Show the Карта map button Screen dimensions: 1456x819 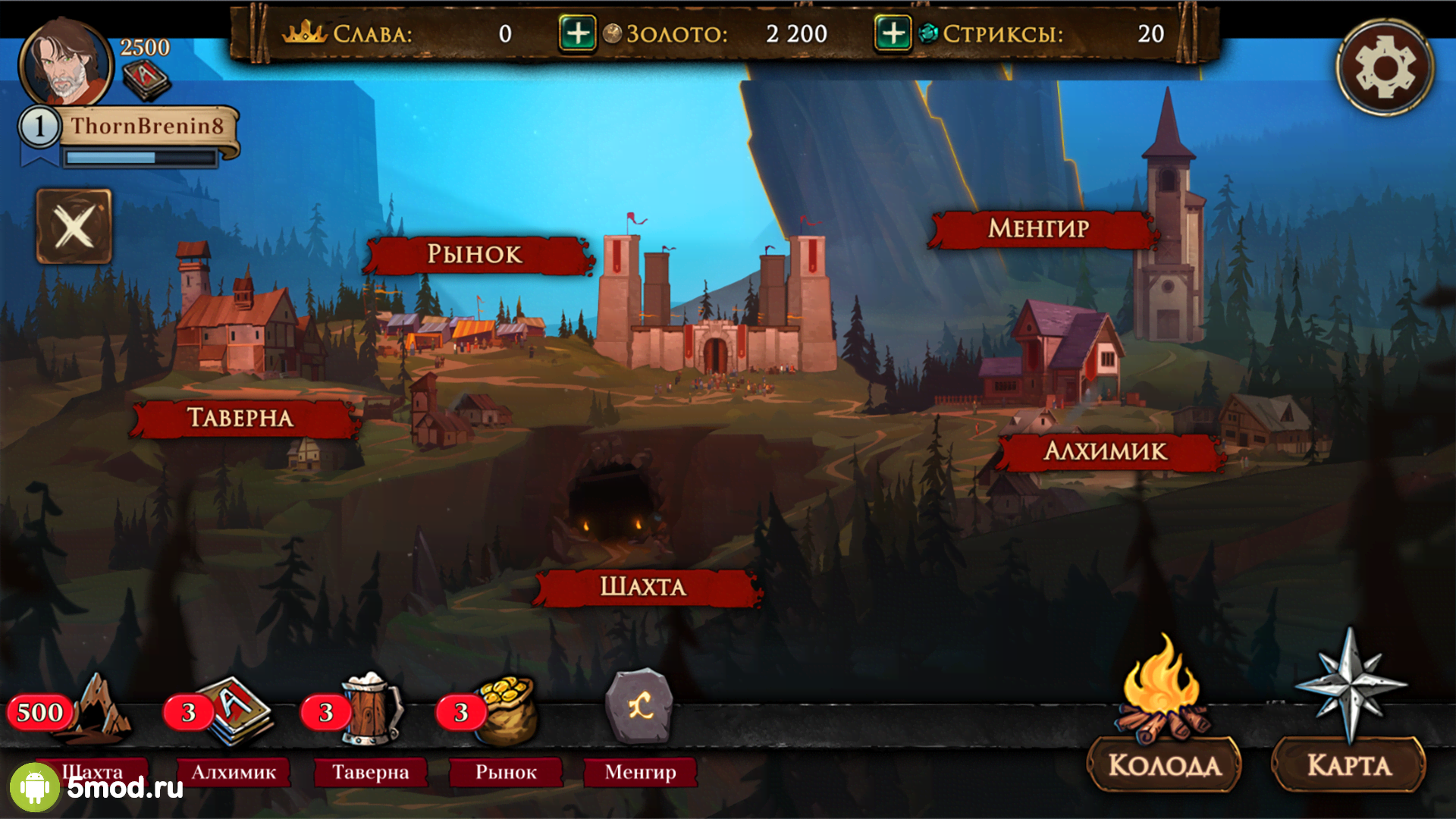click(1349, 764)
